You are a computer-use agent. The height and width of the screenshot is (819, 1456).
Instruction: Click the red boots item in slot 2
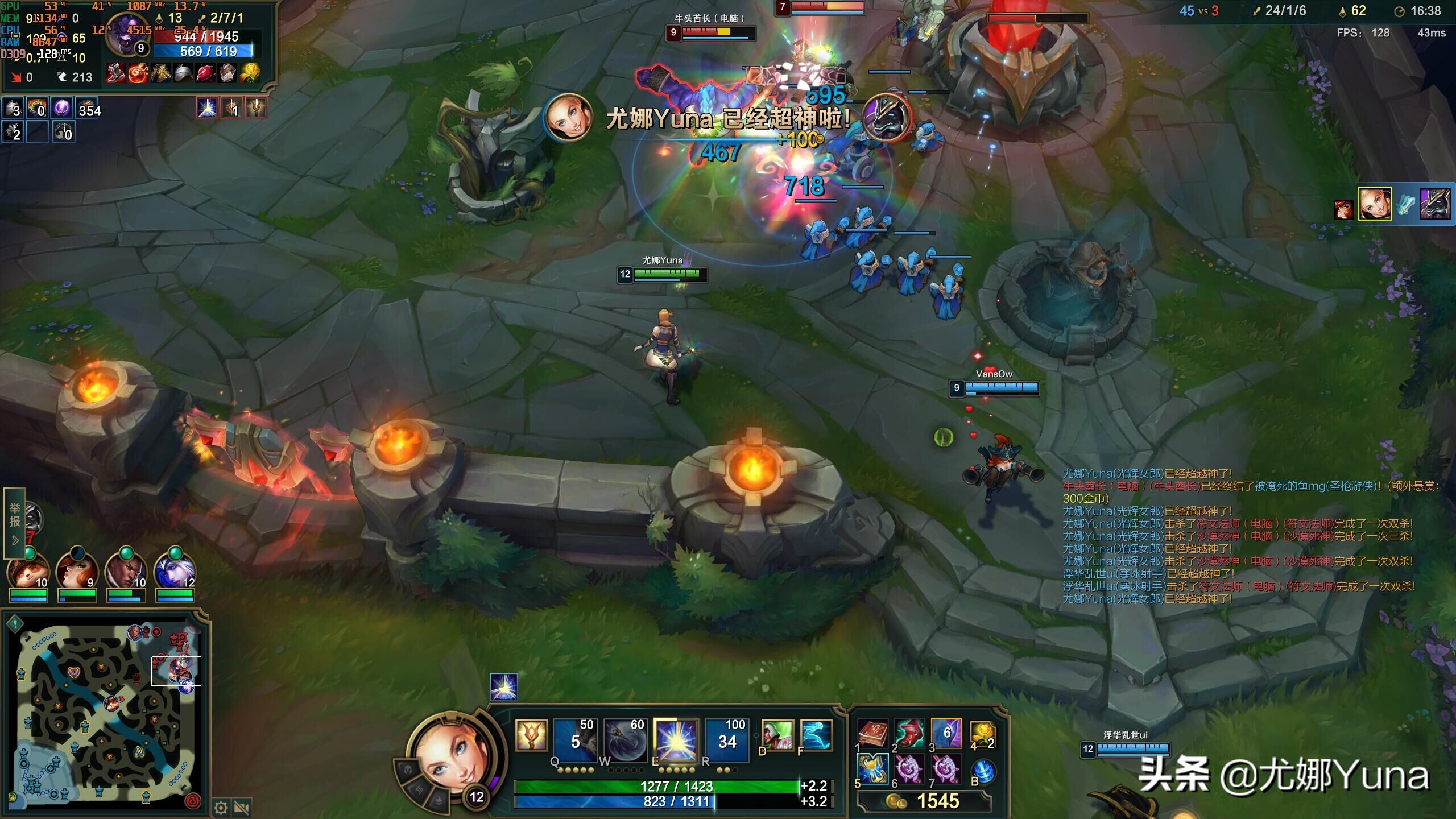tap(909, 733)
